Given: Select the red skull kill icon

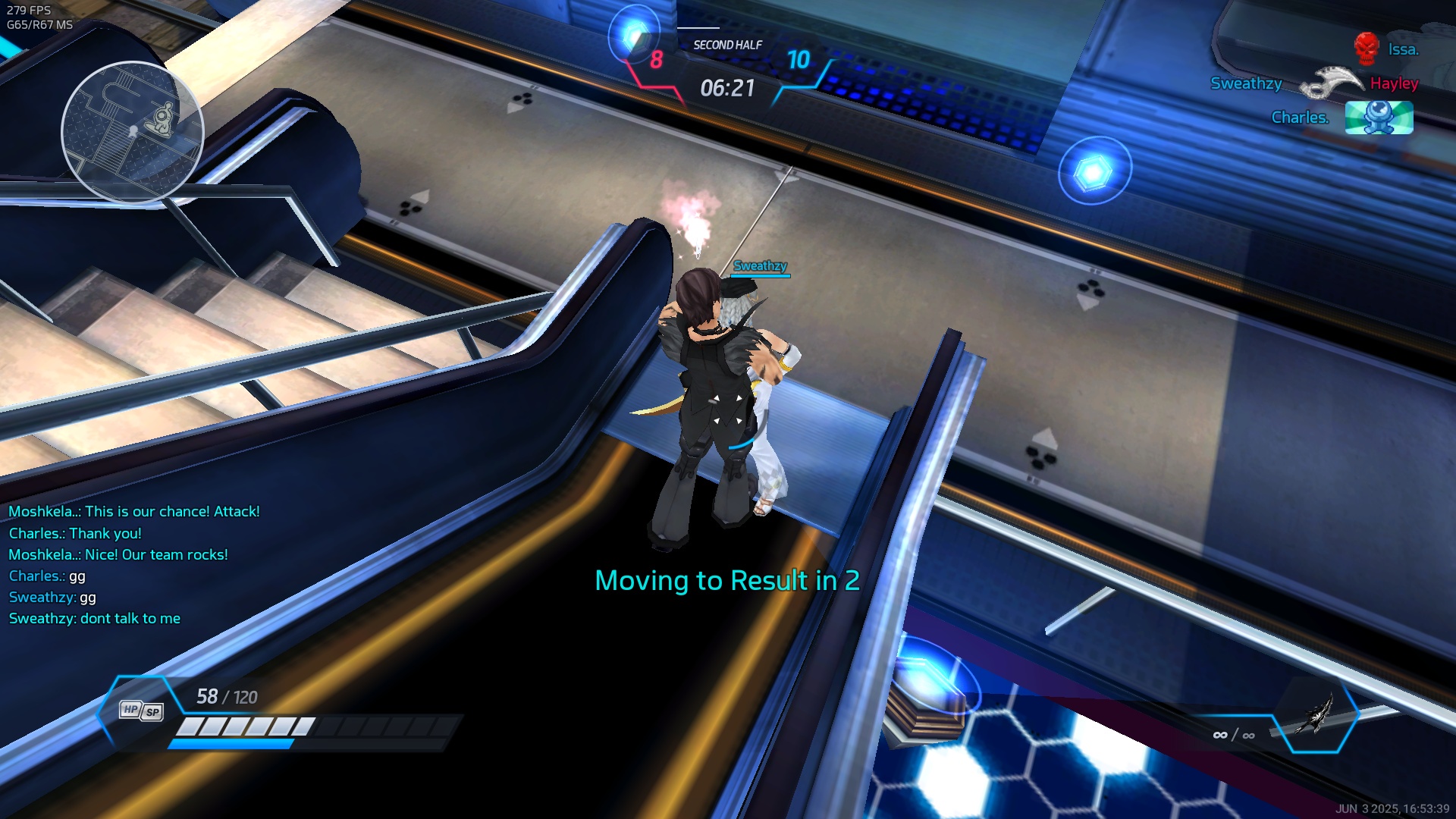Looking at the screenshot, I should pos(1366,49).
